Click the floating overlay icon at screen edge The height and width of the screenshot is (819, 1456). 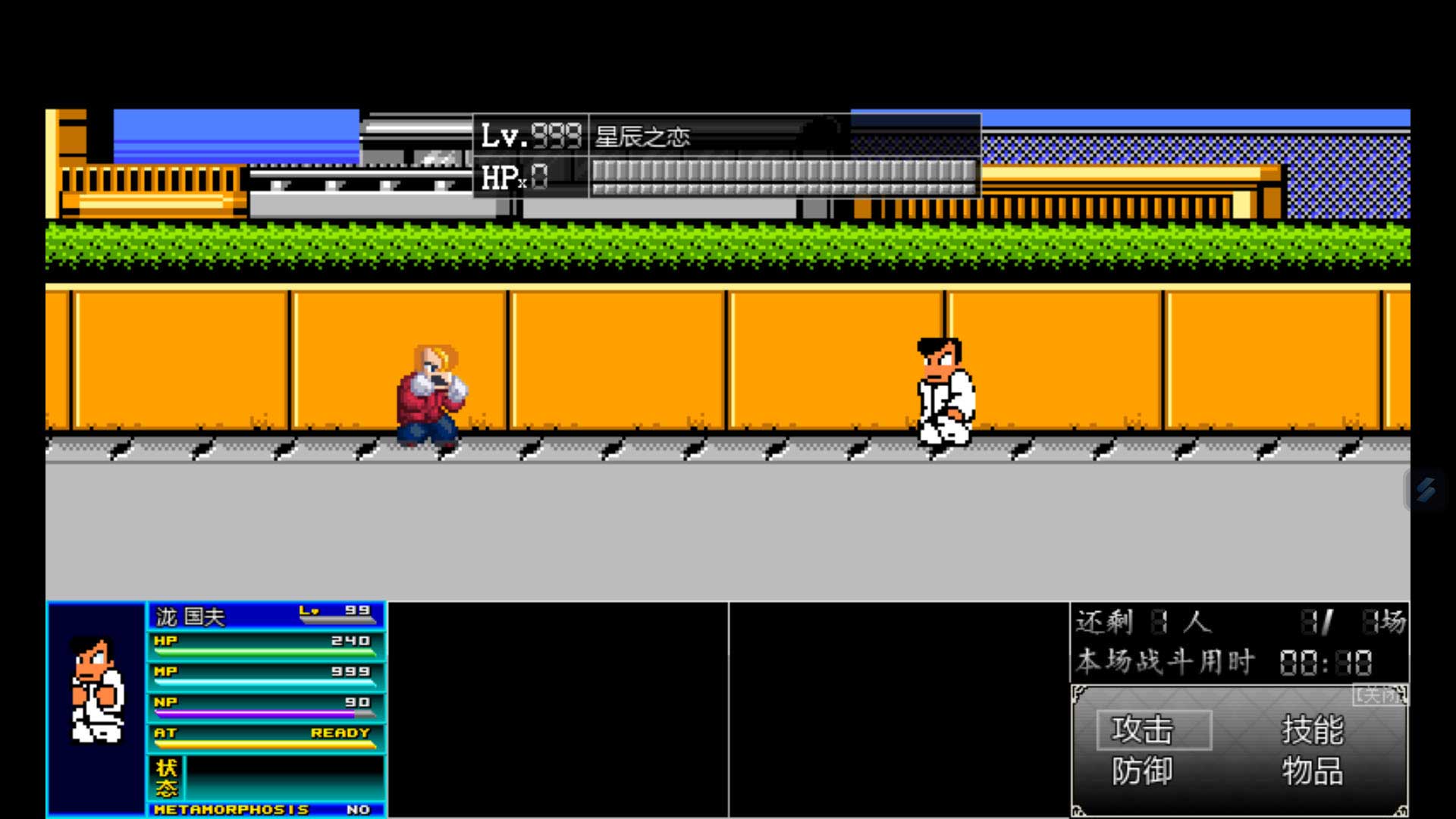[x=1426, y=490]
